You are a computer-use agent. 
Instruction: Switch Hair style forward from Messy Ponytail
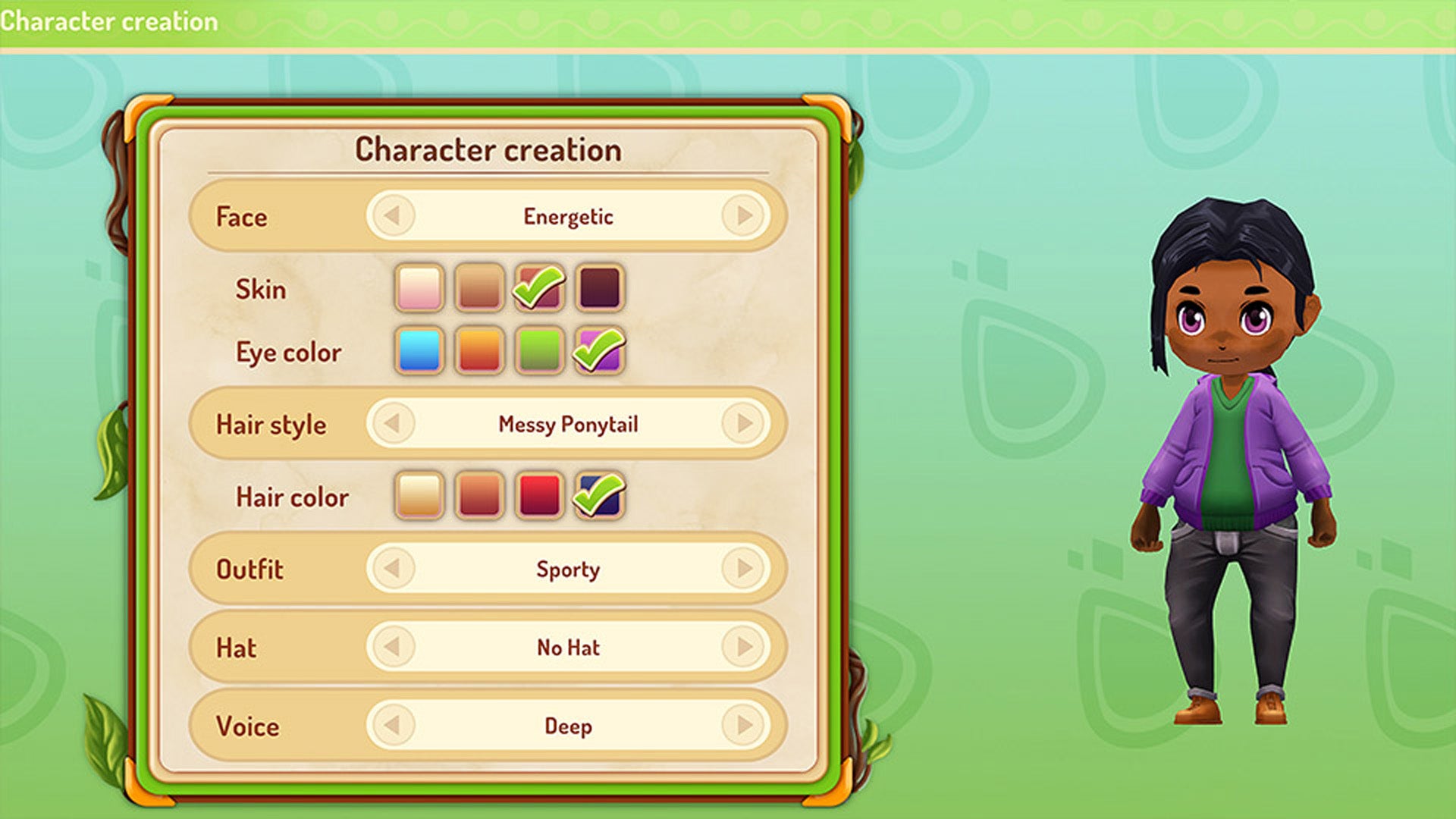pyautogui.click(x=744, y=424)
